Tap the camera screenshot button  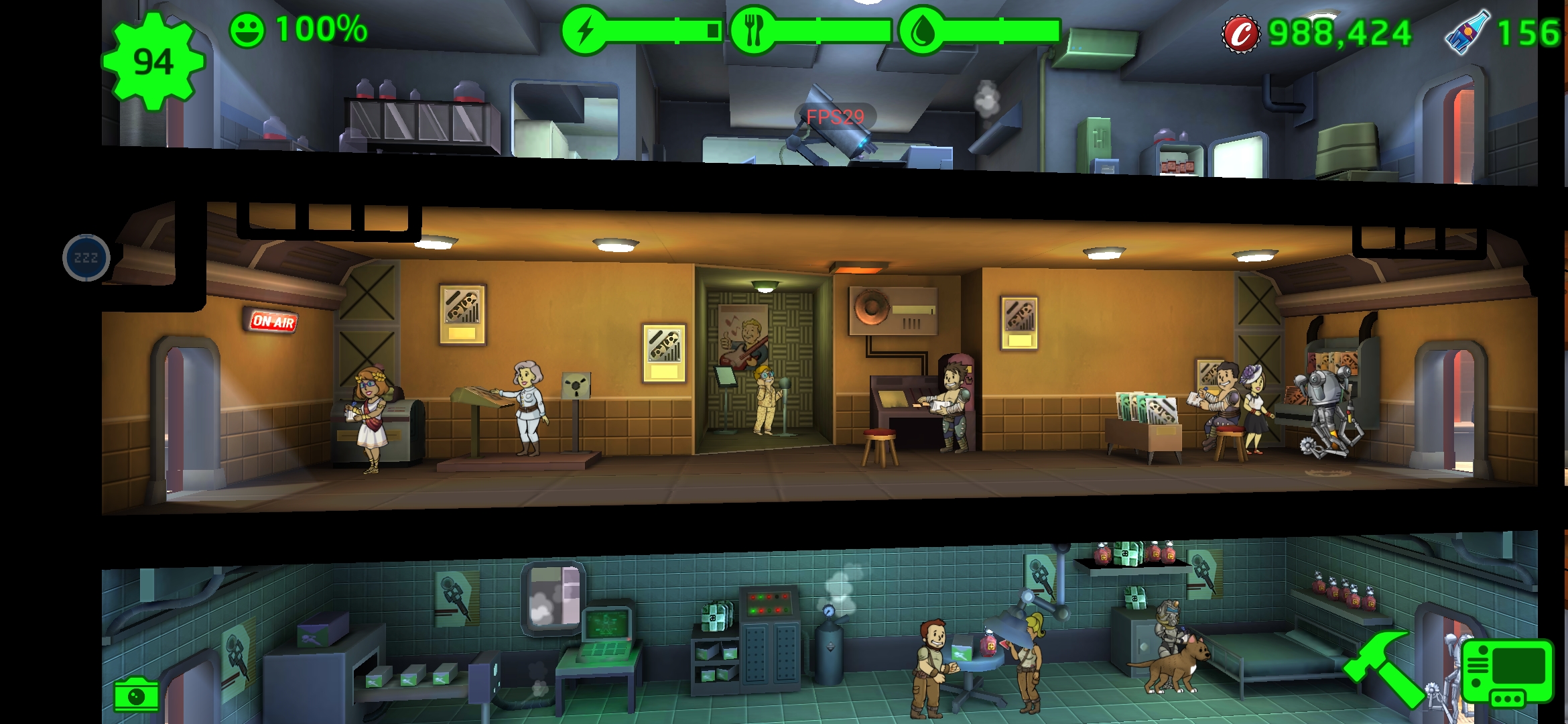136,696
